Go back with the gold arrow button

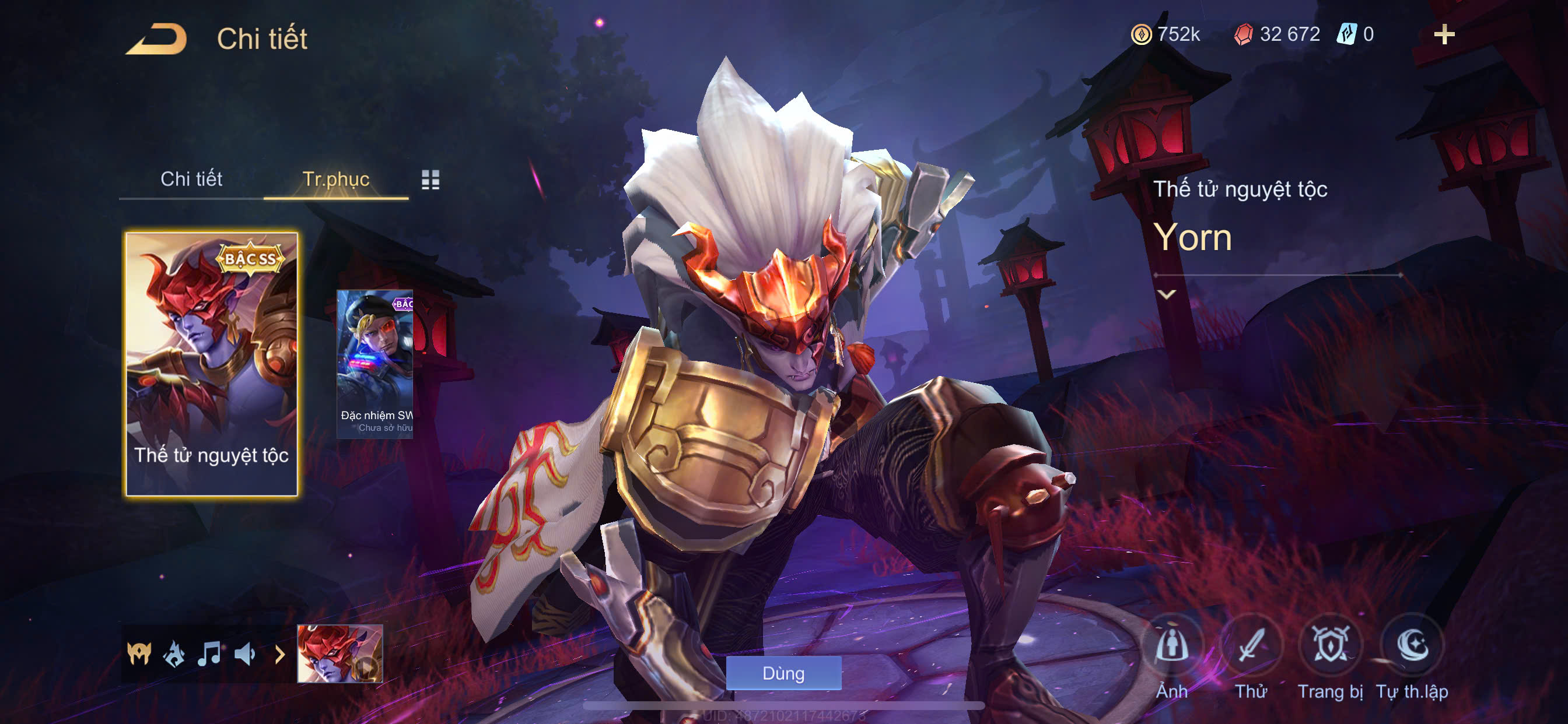tap(156, 39)
